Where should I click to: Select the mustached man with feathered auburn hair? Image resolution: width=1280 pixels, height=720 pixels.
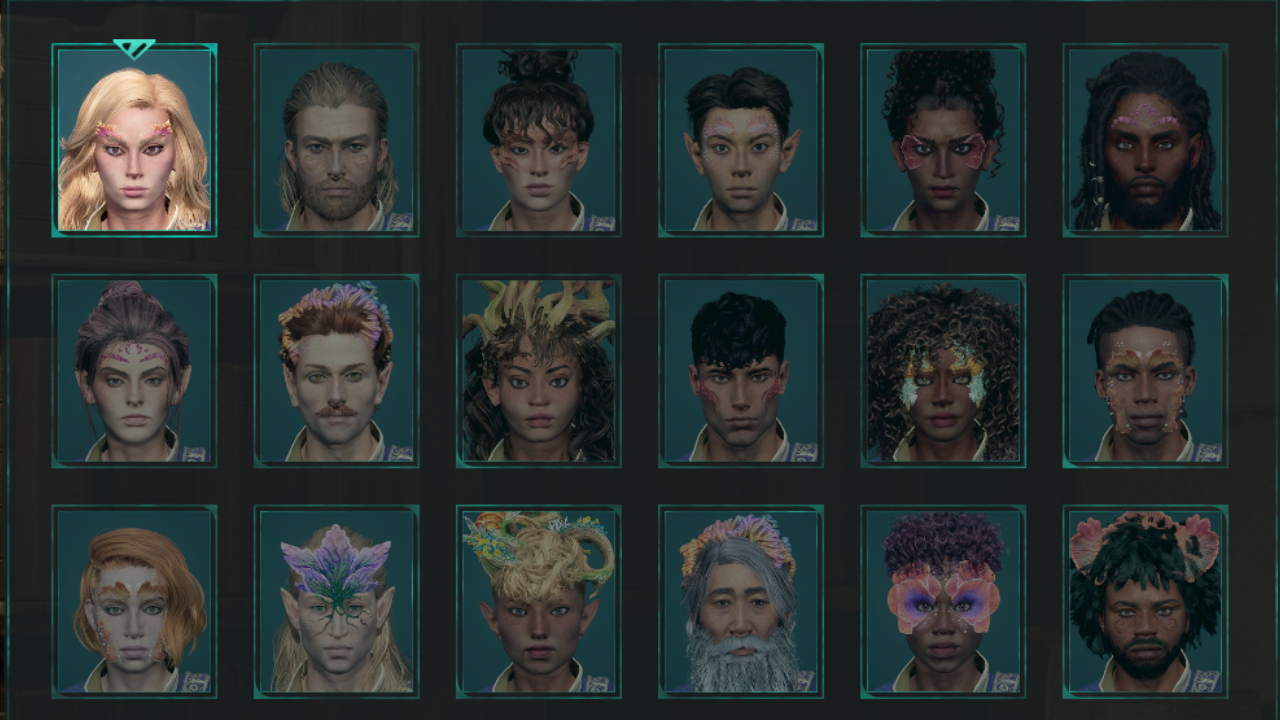tap(336, 371)
